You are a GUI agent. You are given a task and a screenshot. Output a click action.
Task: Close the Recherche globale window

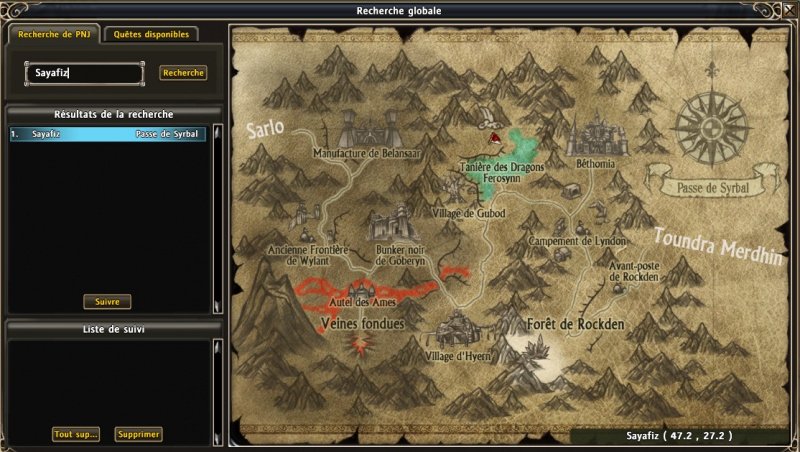pos(787,10)
